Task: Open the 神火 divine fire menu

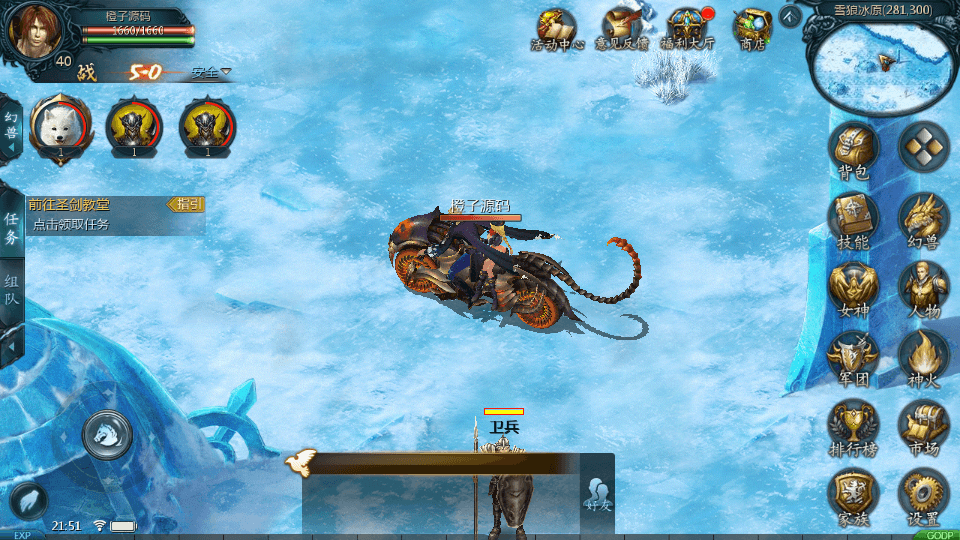Action: (x=923, y=357)
